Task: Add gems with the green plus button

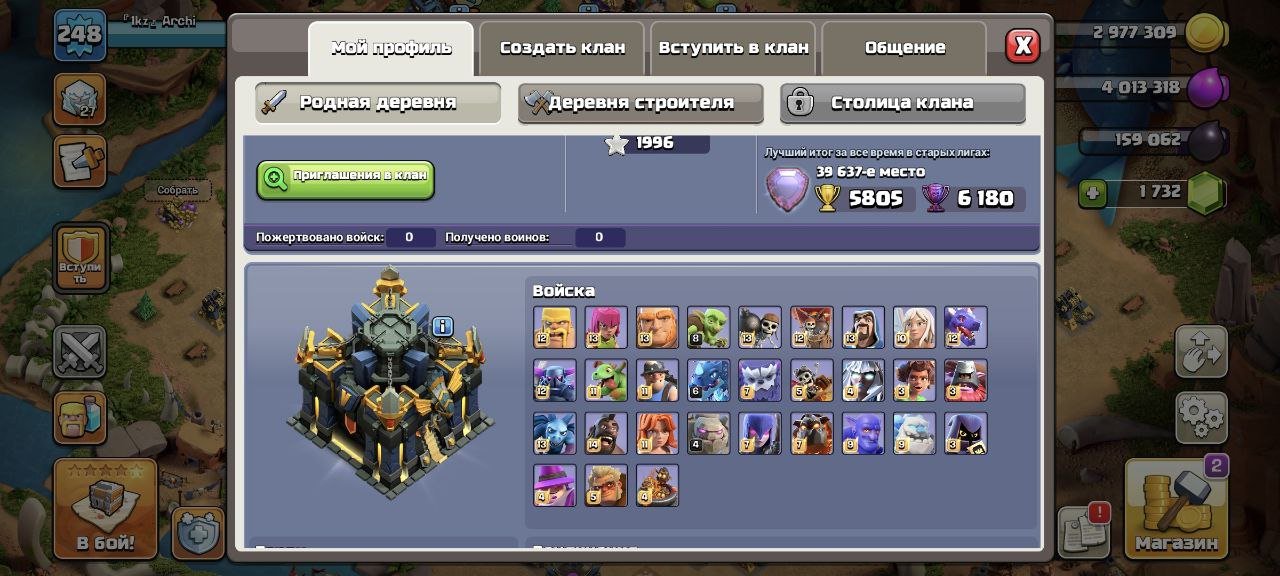Action: [1092, 193]
